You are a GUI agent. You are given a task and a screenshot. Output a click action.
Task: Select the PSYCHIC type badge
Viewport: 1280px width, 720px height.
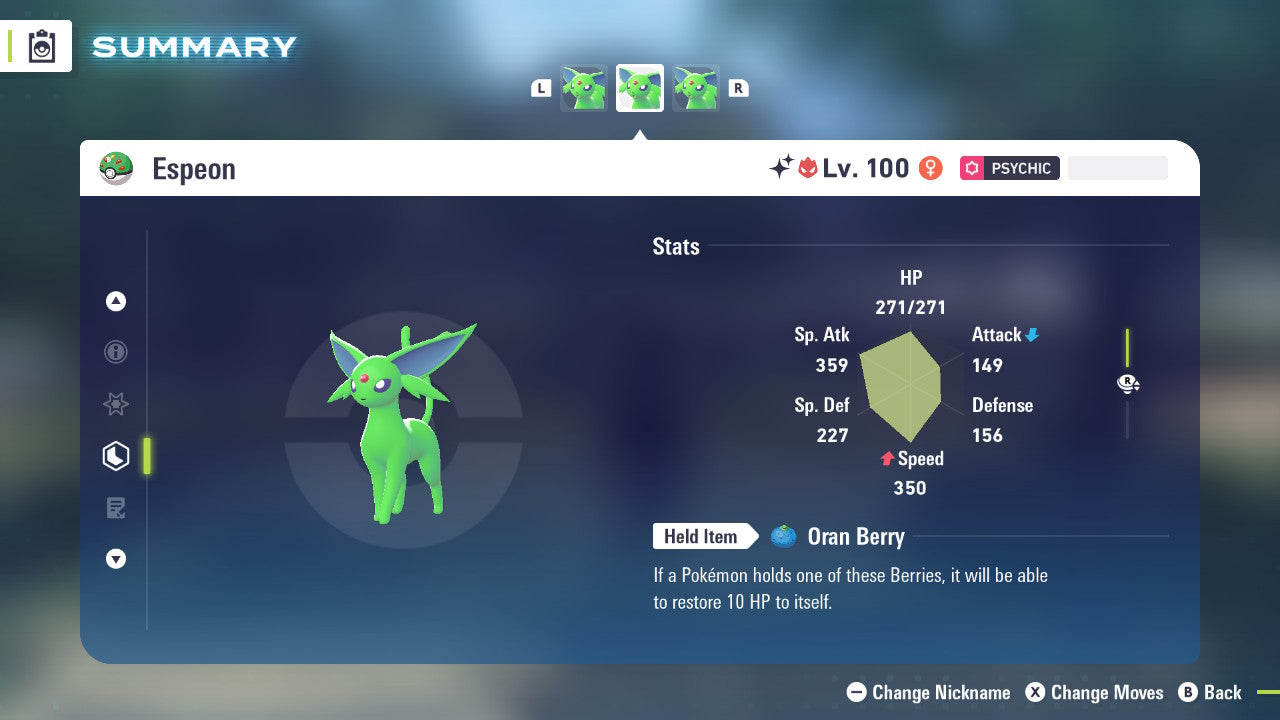tap(1009, 168)
